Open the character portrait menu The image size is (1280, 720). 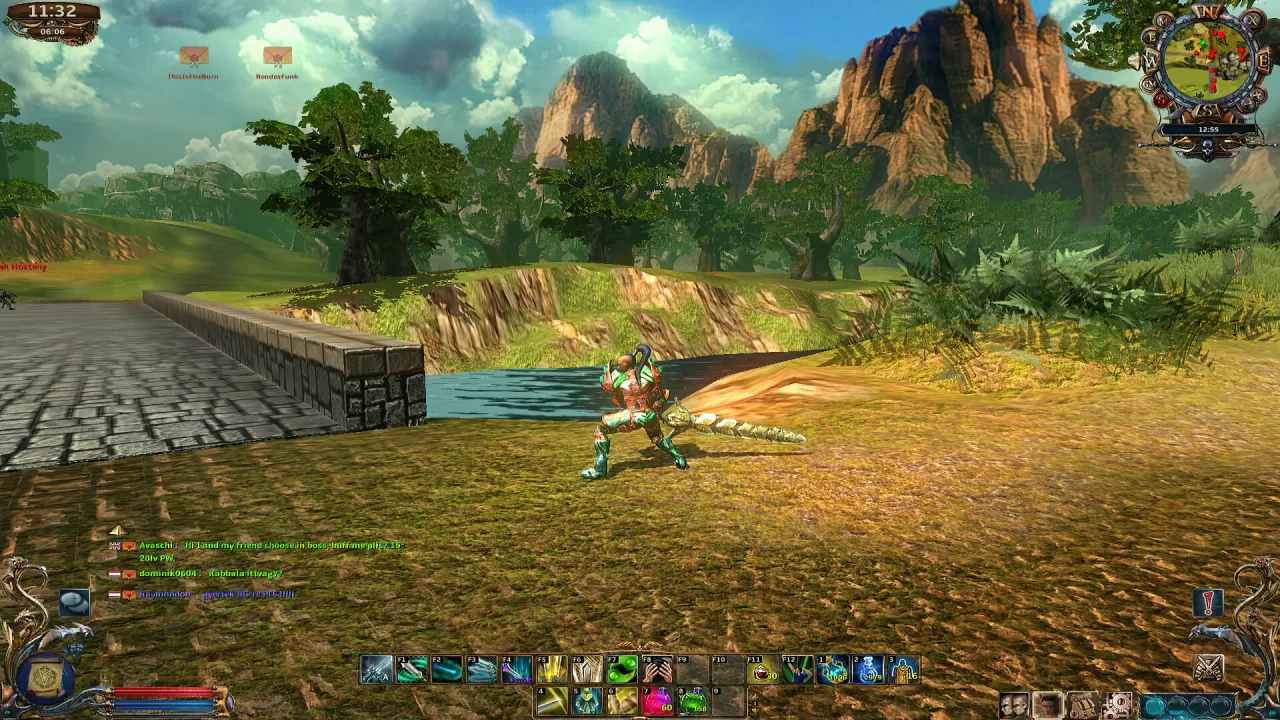1048,706
